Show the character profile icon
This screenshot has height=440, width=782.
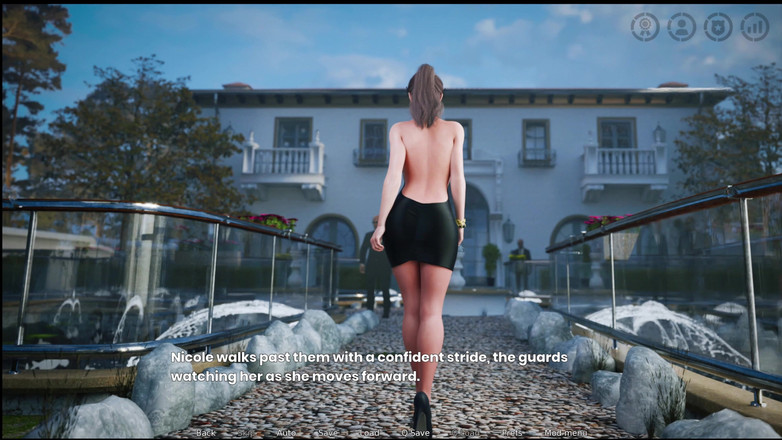(682, 27)
